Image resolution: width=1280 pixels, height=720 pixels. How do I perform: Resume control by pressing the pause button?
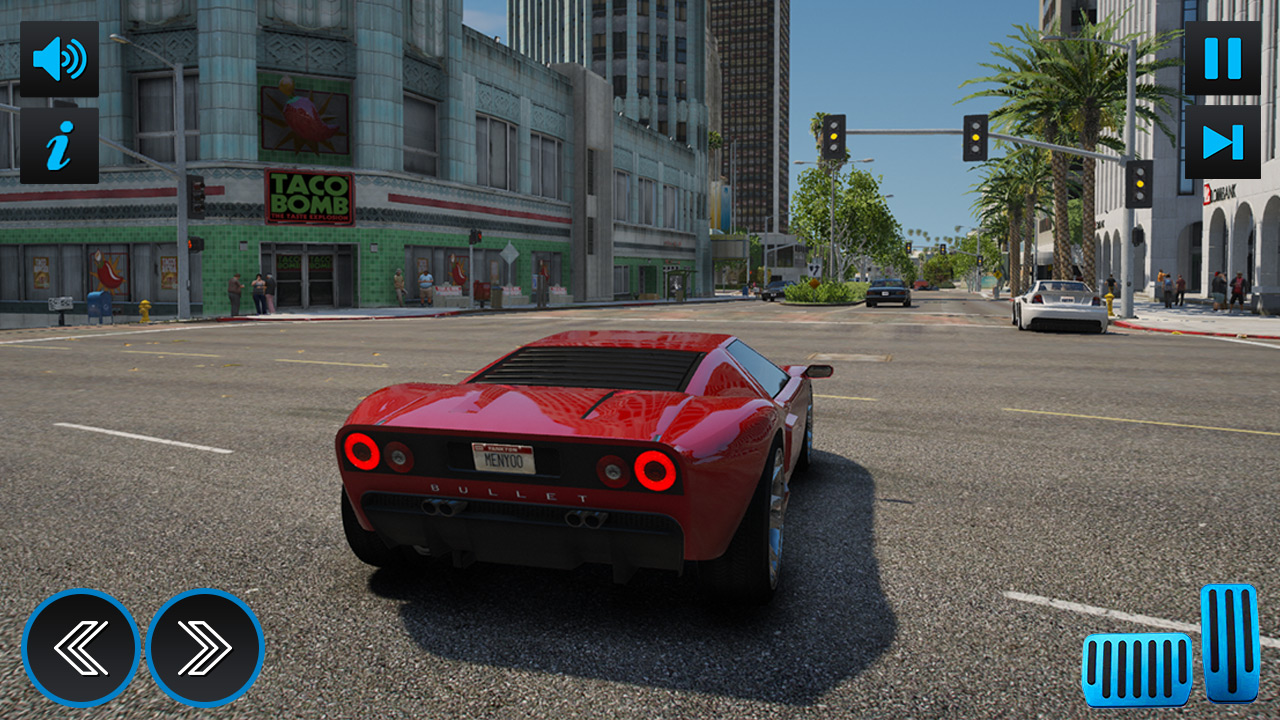(1221, 57)
